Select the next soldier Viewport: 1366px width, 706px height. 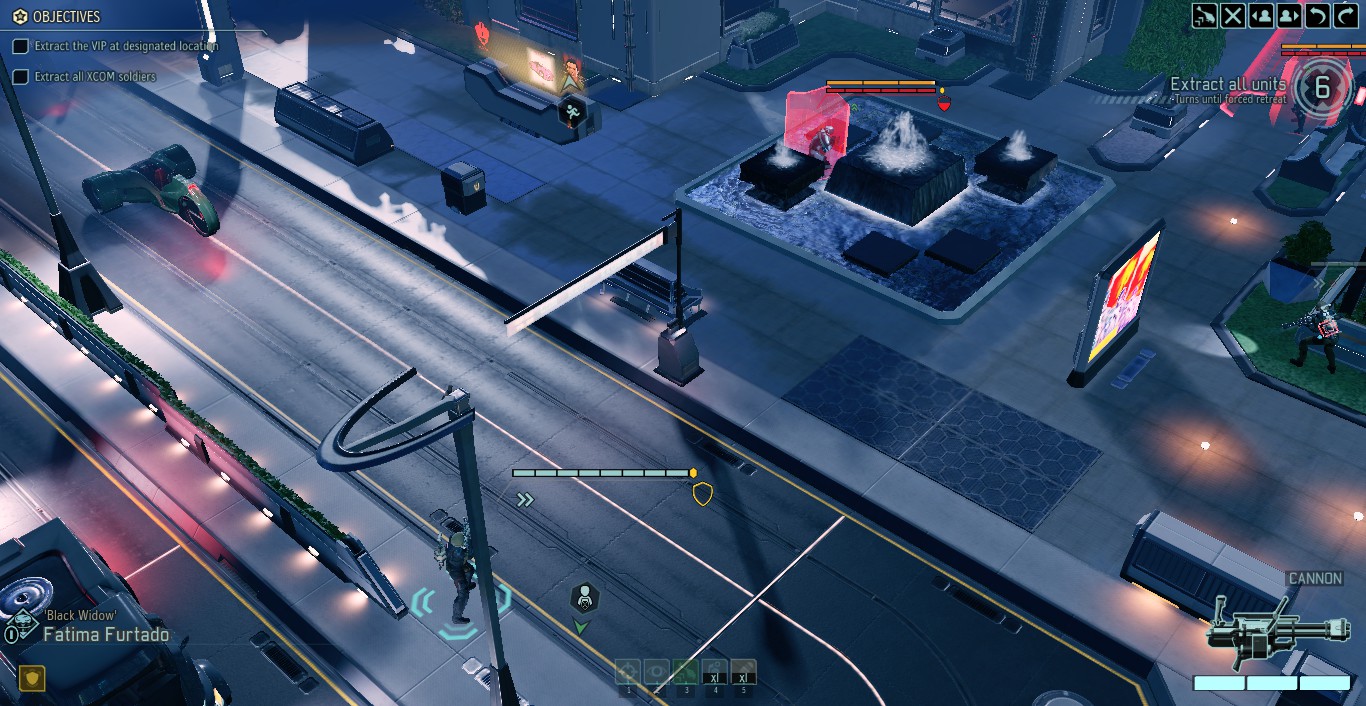(x=1289, y=15)
